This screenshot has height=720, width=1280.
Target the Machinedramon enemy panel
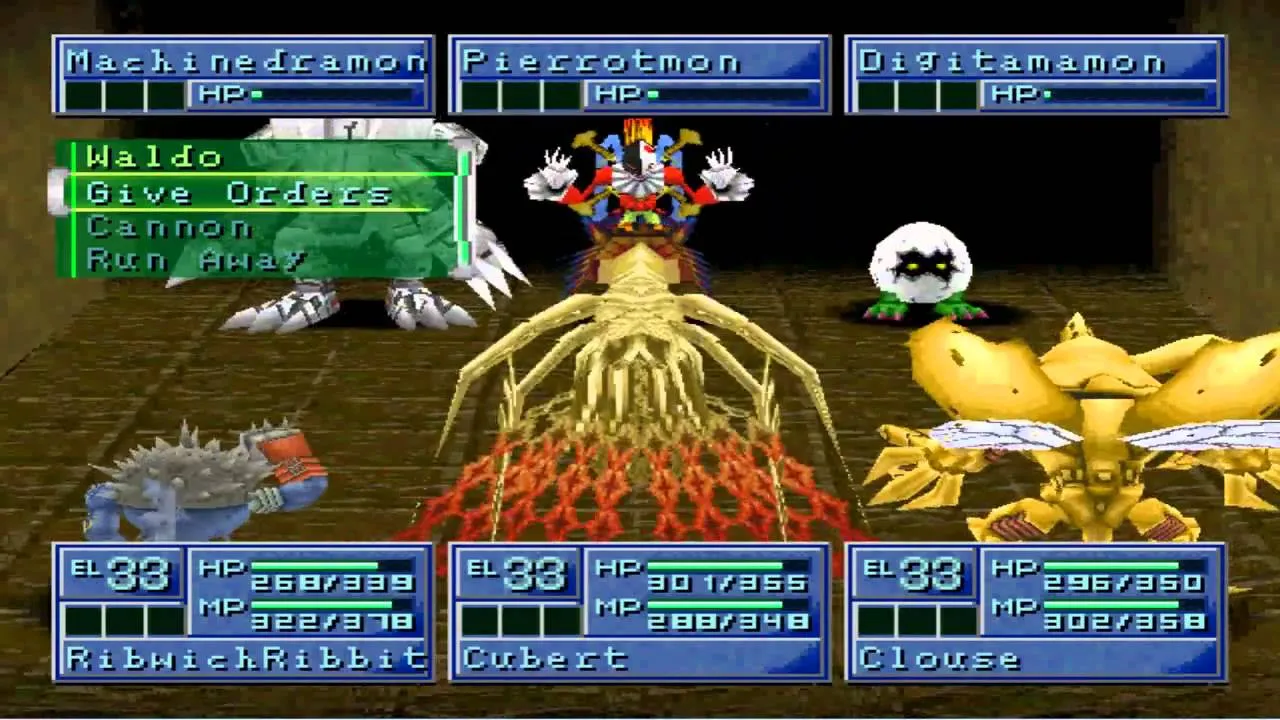pyautogui.click(x=244, y=75)
